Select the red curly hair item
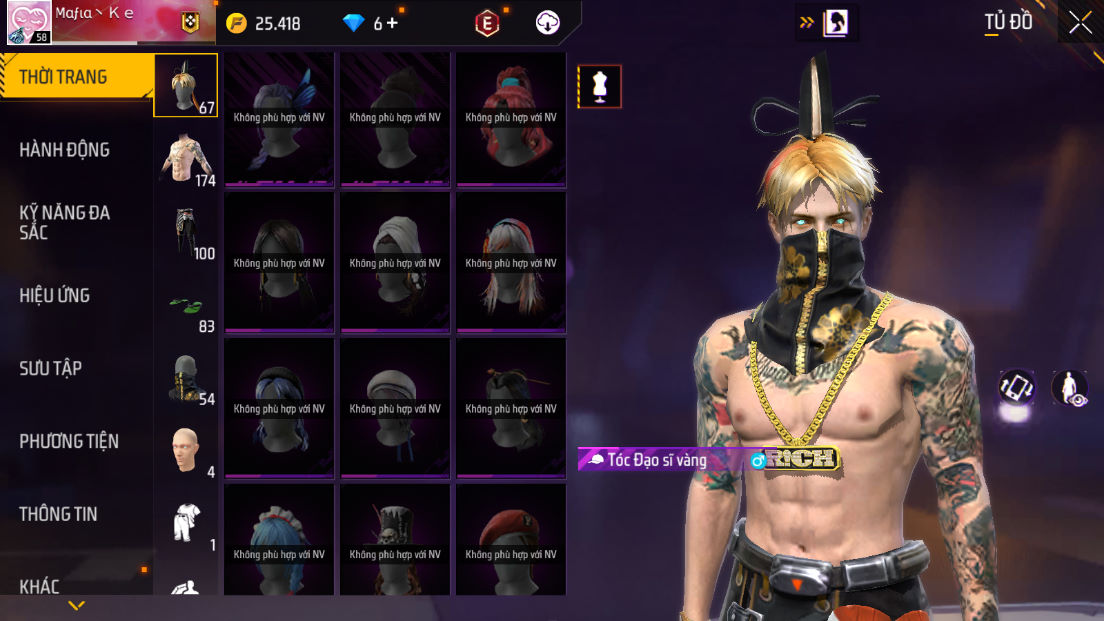Screen dimensions: 1104x621 tap(511, 118)
